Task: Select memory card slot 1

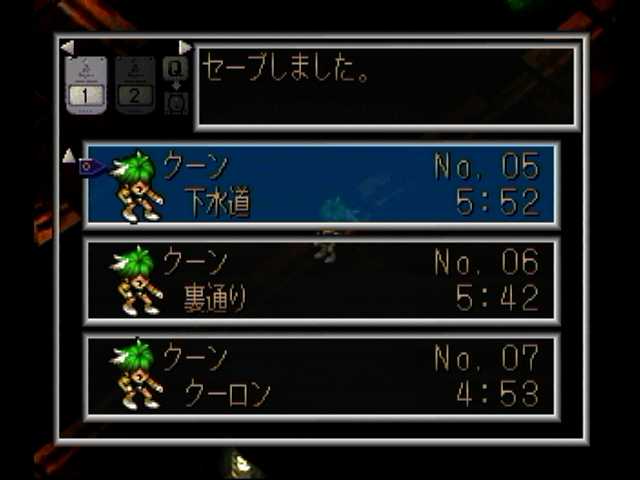Action: (85, 85)
